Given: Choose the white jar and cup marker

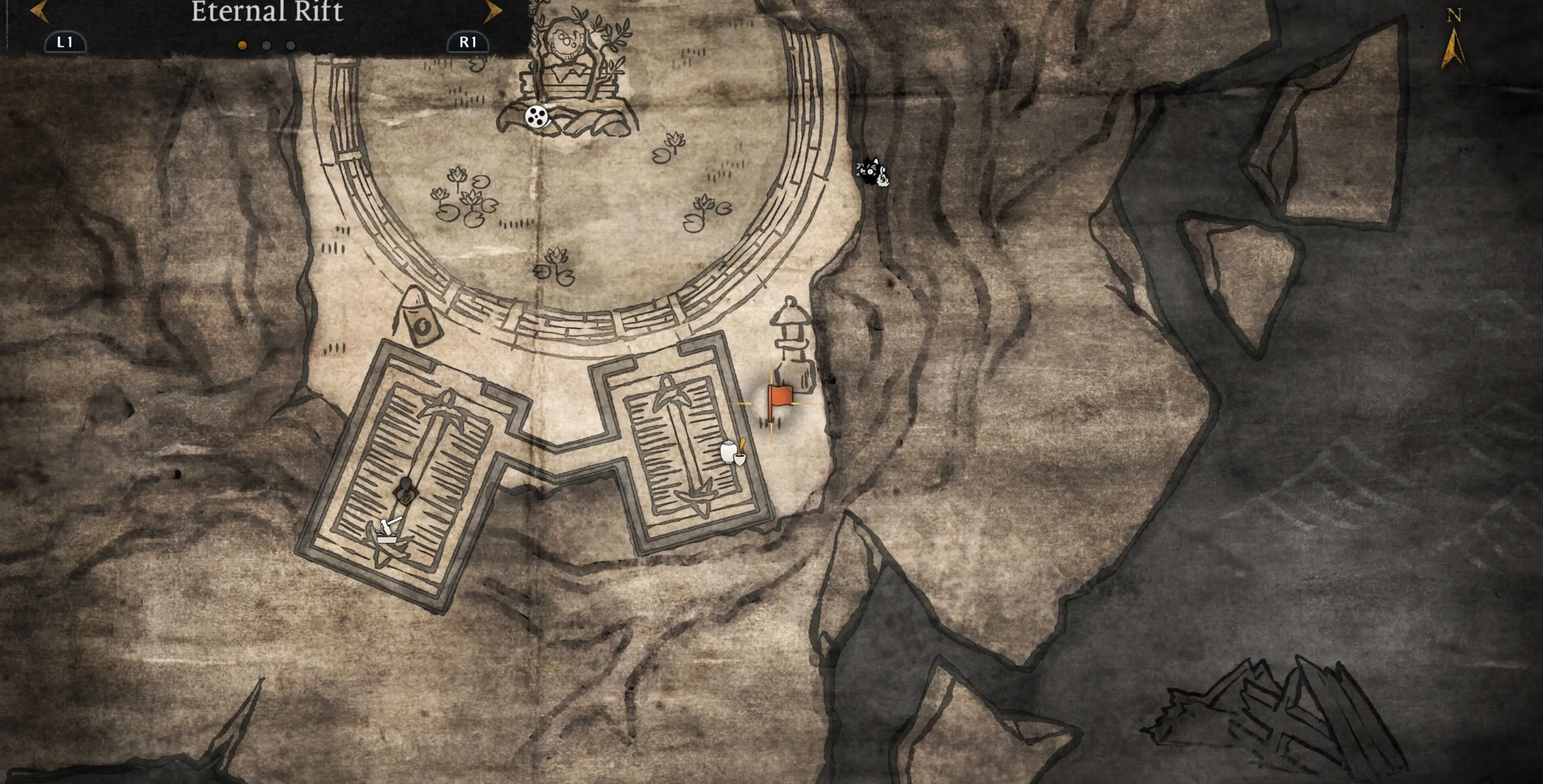Looking at the screenshot, I should [733, 452].
